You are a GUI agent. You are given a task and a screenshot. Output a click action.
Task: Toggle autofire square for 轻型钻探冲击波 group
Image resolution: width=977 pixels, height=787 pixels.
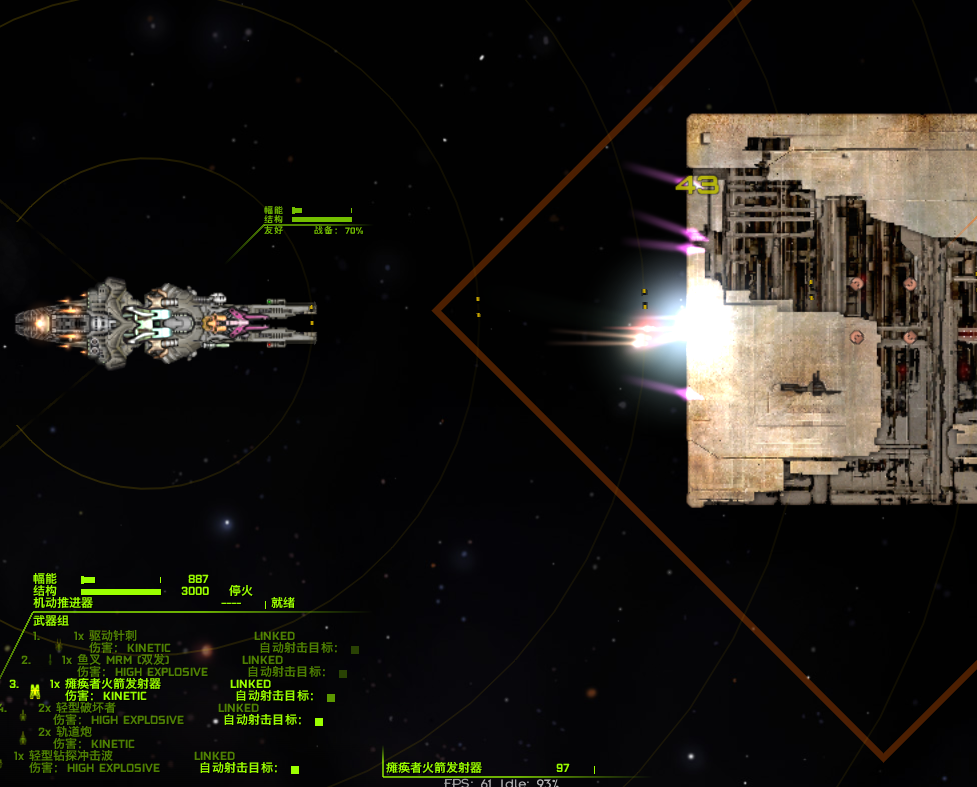pos(295,769)
